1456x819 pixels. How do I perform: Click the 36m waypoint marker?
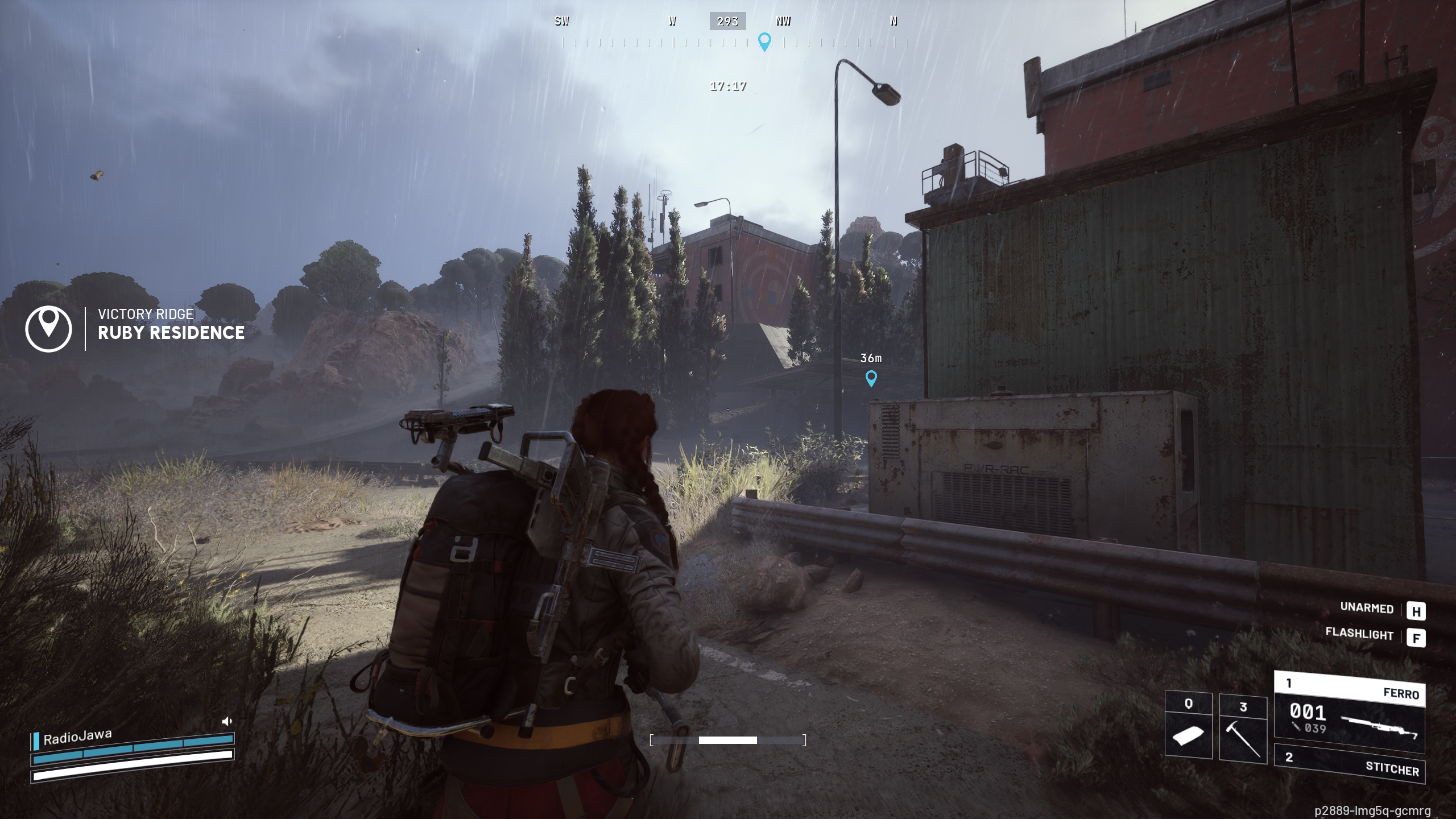tap(871, 378)
